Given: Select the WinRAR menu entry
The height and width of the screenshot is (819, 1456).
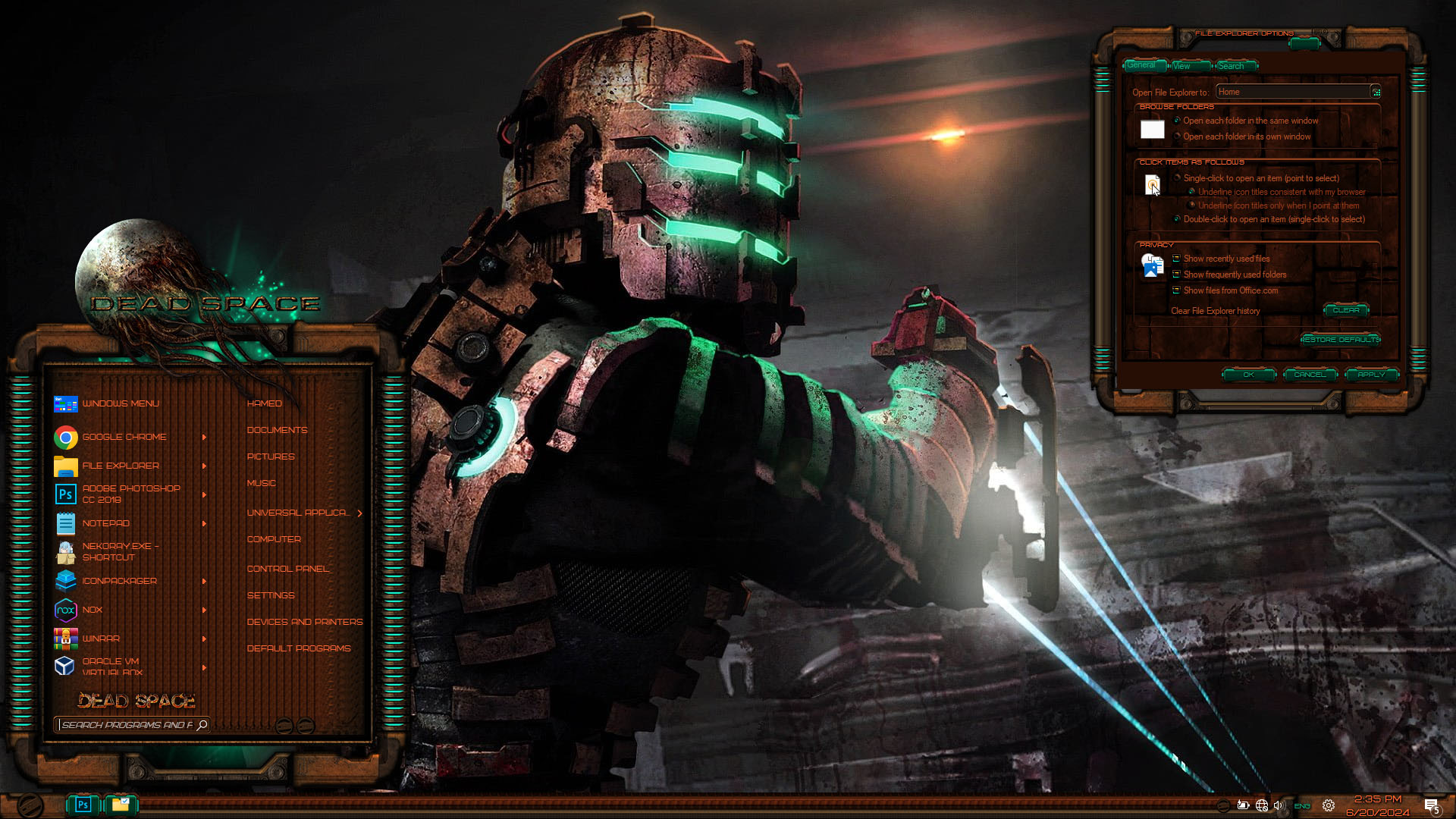Looking at the screenshot, I should (101, 639).
